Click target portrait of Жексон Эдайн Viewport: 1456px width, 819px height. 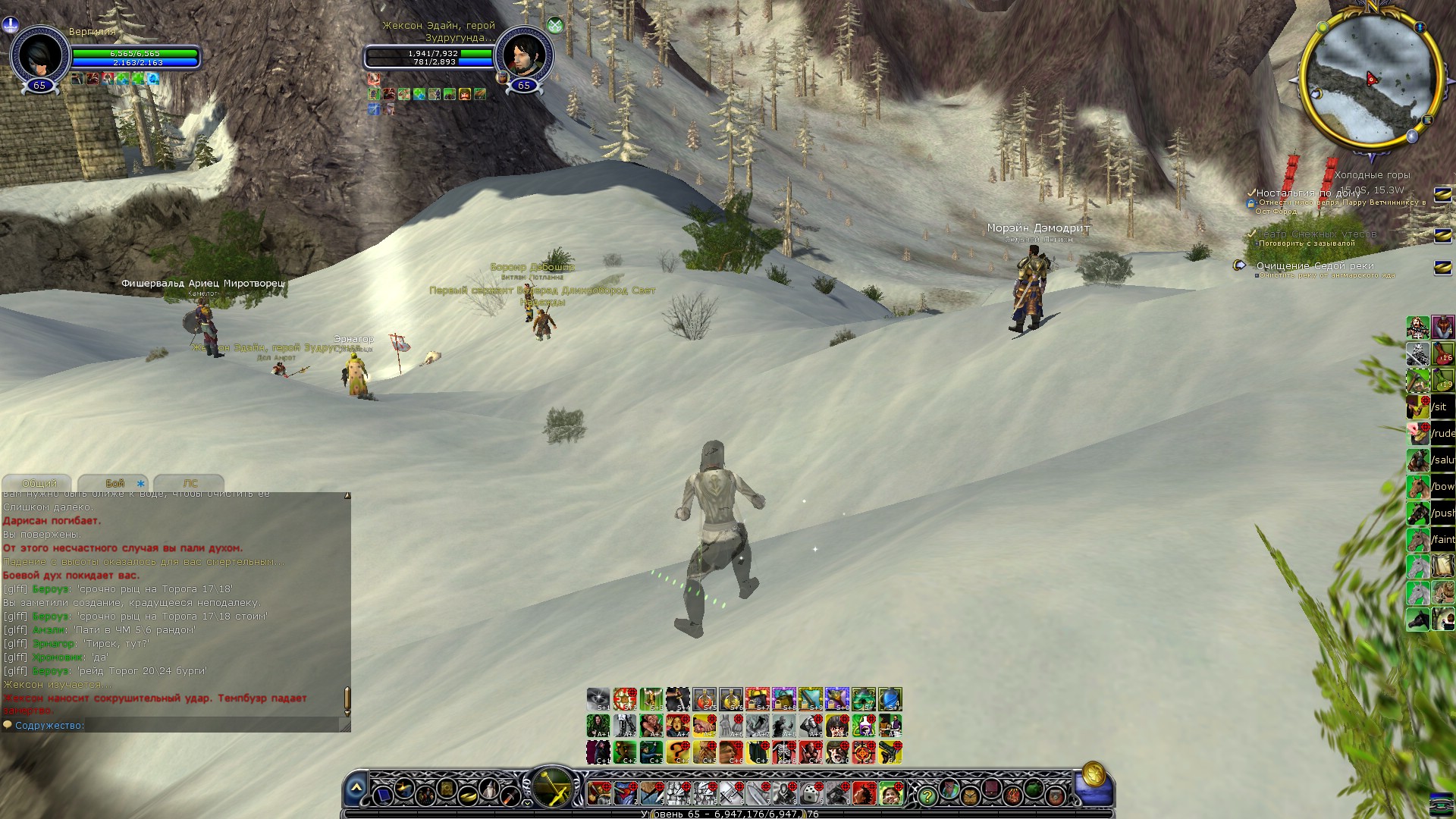(524, 54)
